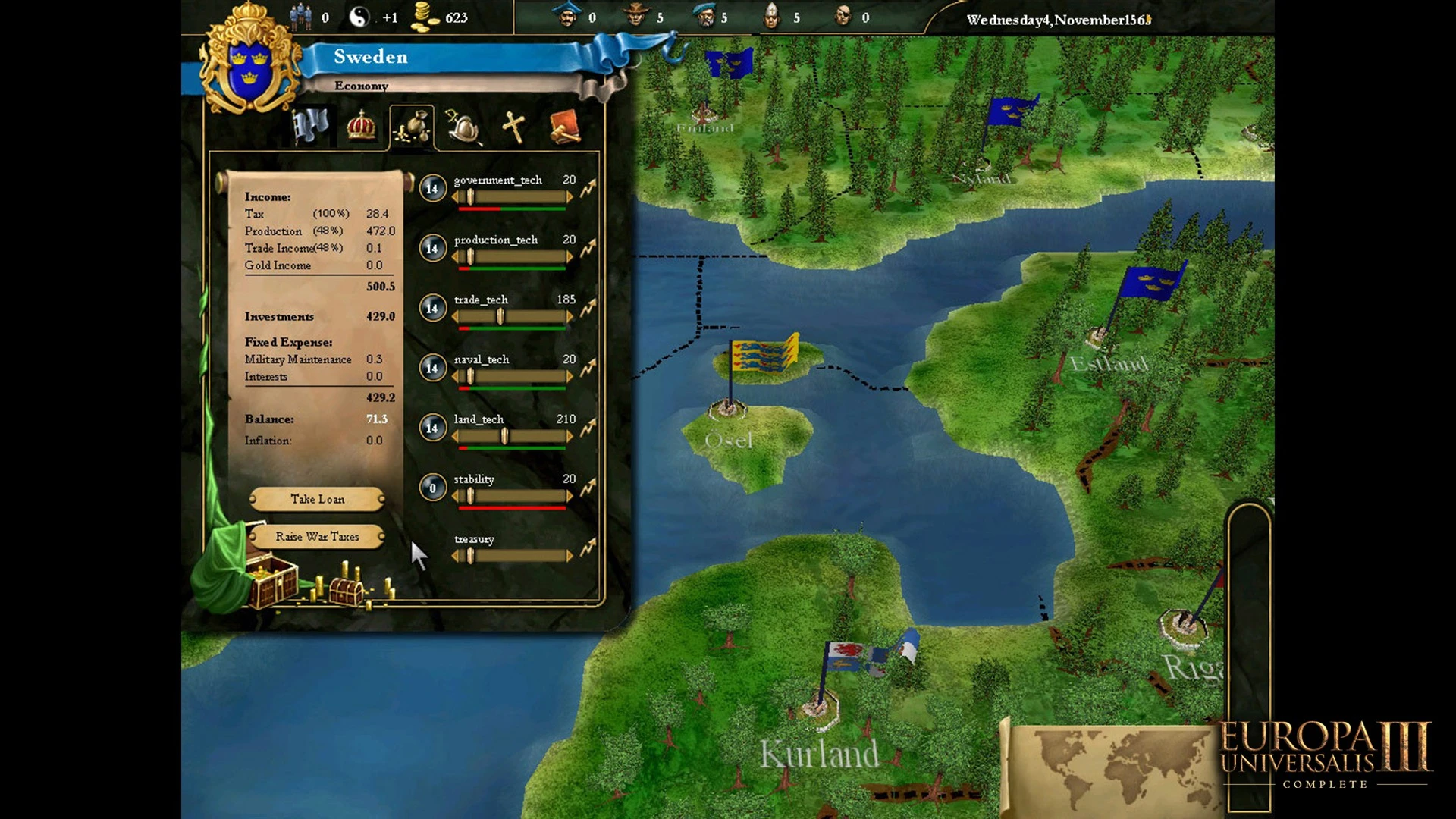
Task: Click Raise War Taxes button
Action: coord(317,537)
